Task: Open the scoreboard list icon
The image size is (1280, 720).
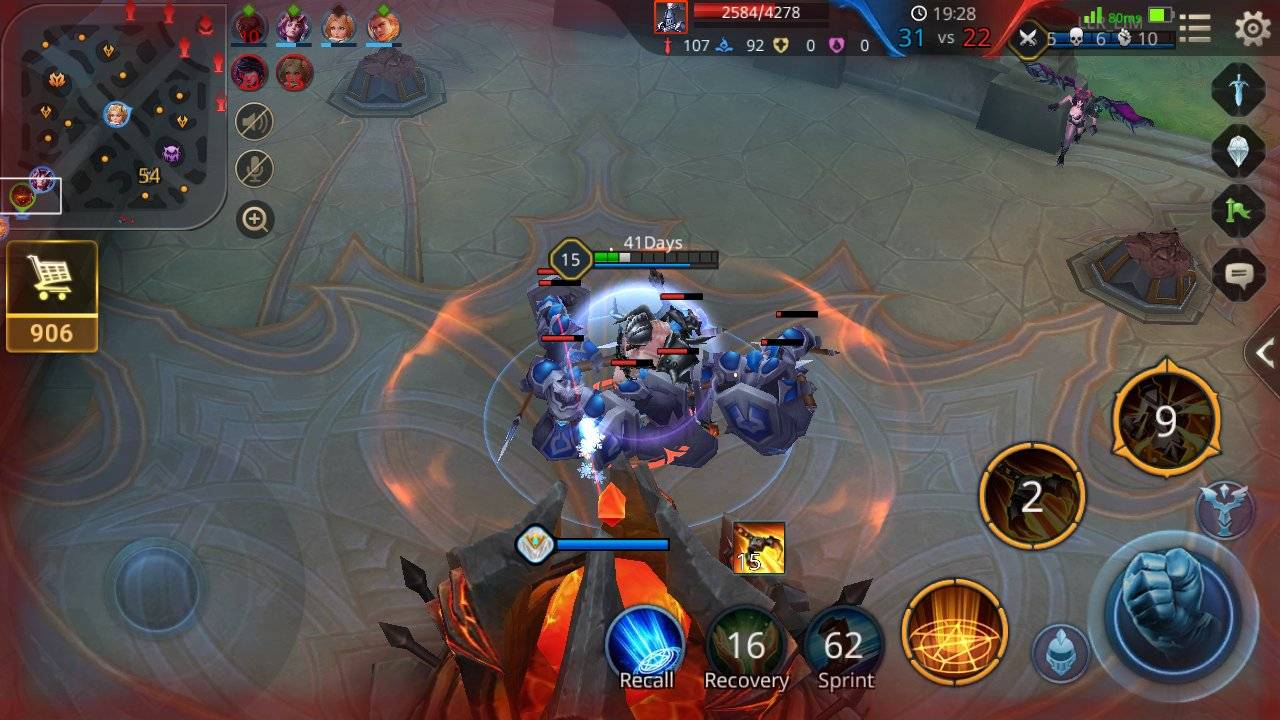Action: click(1195, 28)
